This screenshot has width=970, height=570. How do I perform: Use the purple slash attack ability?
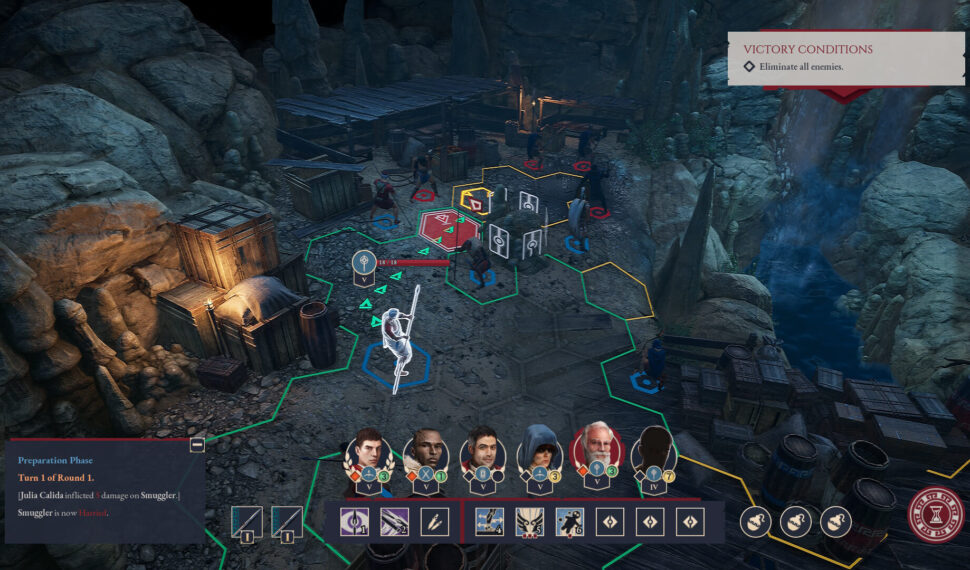(394, 521)
